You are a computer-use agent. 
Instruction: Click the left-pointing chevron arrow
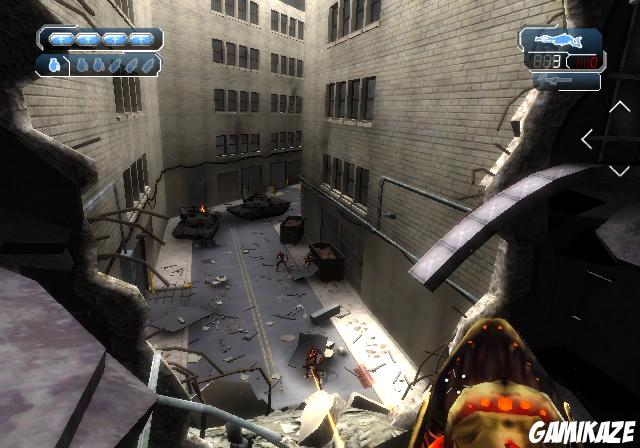[588, 140]
